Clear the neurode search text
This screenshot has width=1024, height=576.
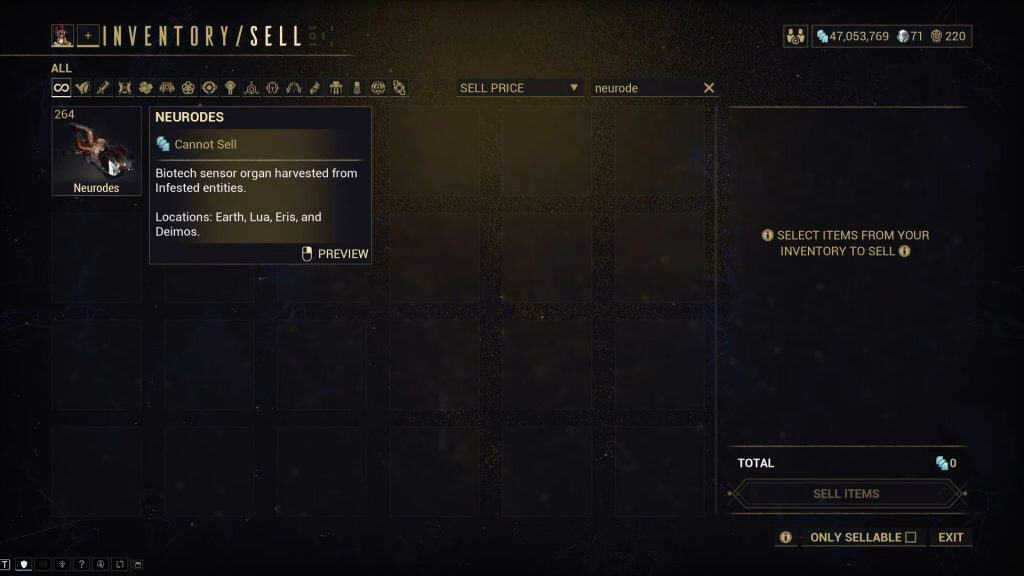pos(709,88)
